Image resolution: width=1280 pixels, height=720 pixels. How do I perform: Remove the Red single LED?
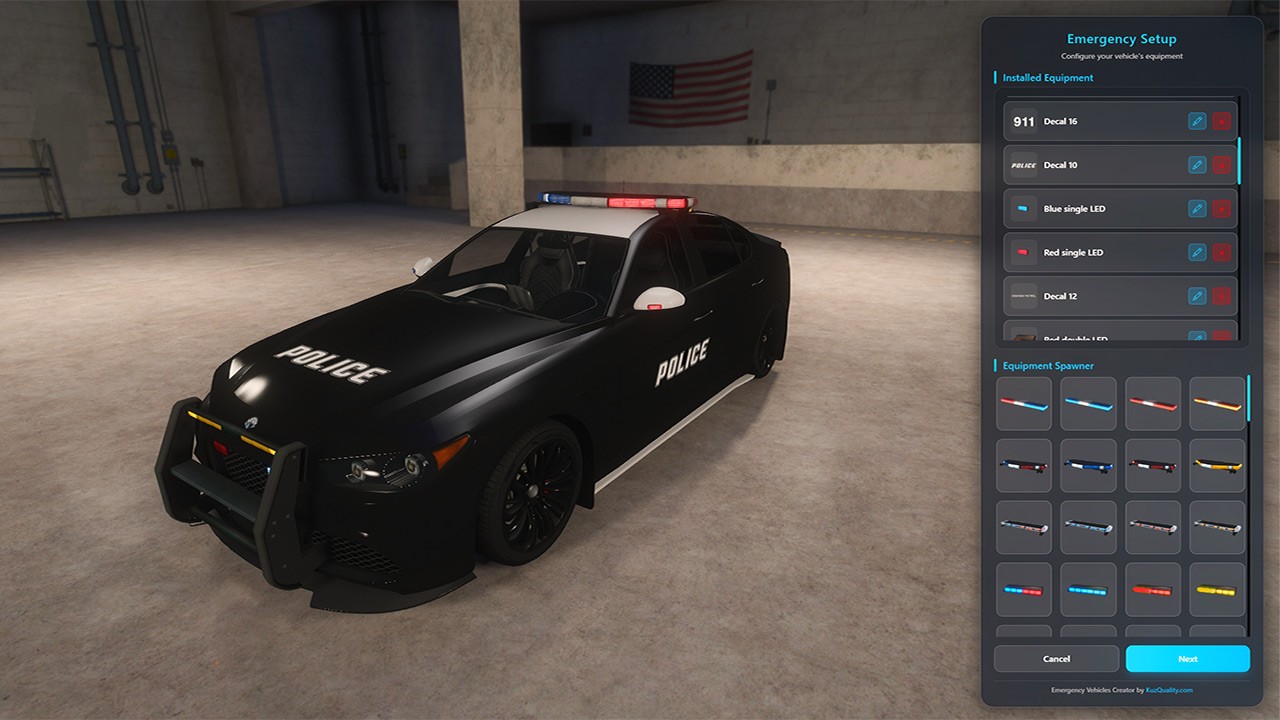pos(1222,253)
